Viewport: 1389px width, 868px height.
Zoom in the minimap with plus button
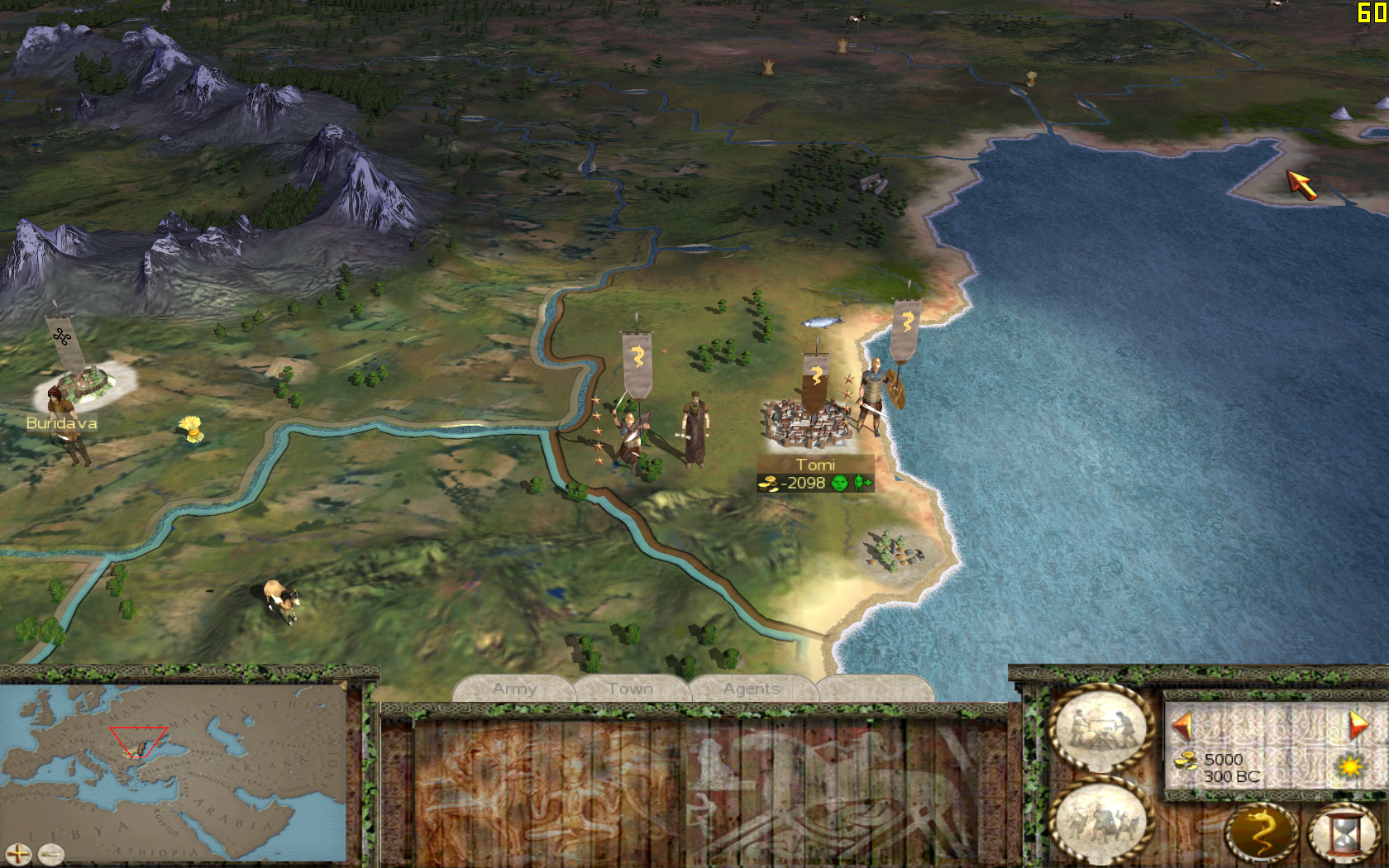point(17,854)
